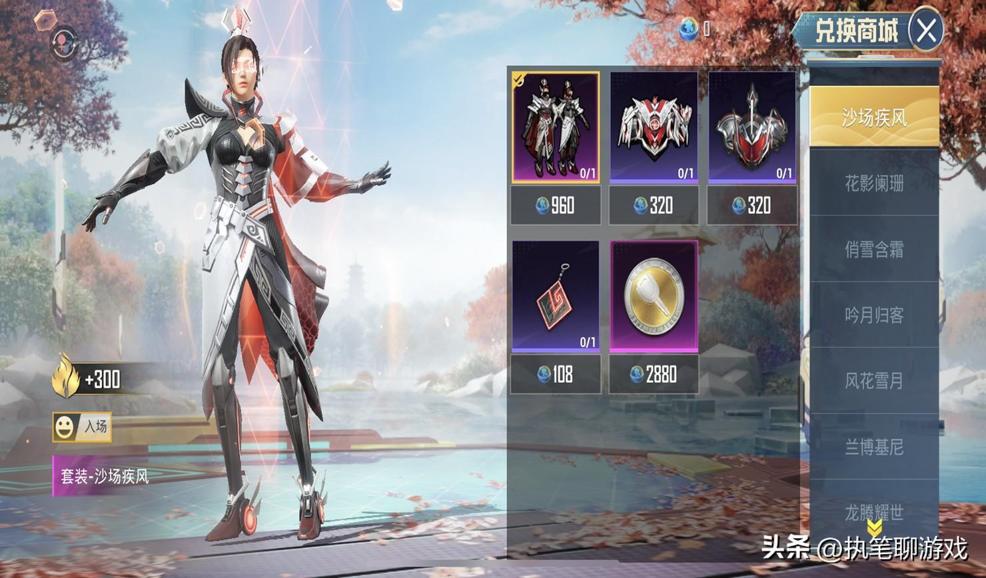Play the 入场 entrance emote
This screenshot has width=986, height=578.
[x=82, y=427]
